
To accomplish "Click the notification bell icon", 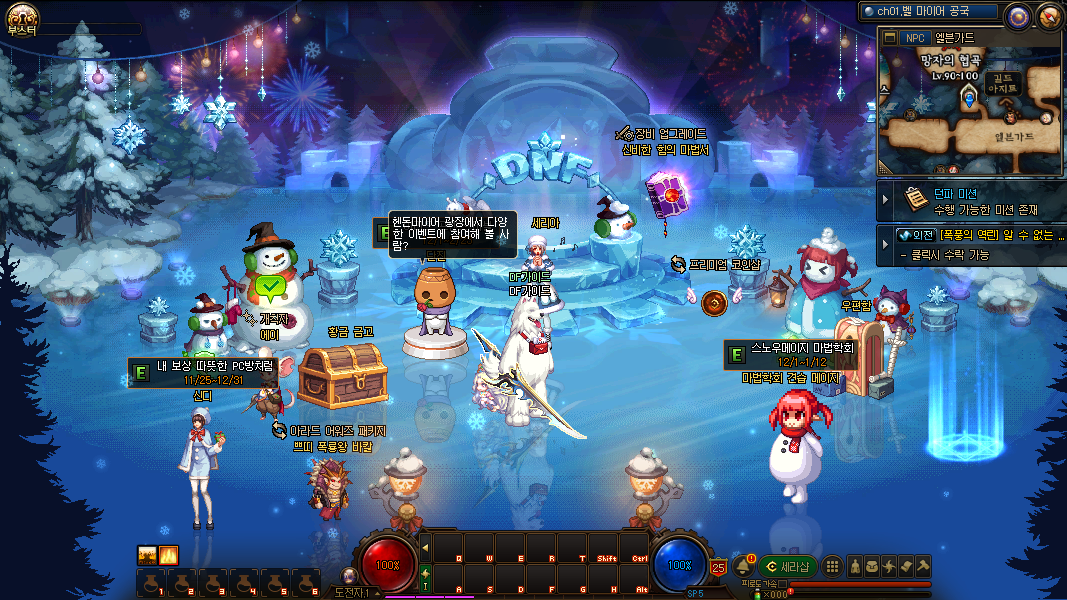I will (743, 566).
